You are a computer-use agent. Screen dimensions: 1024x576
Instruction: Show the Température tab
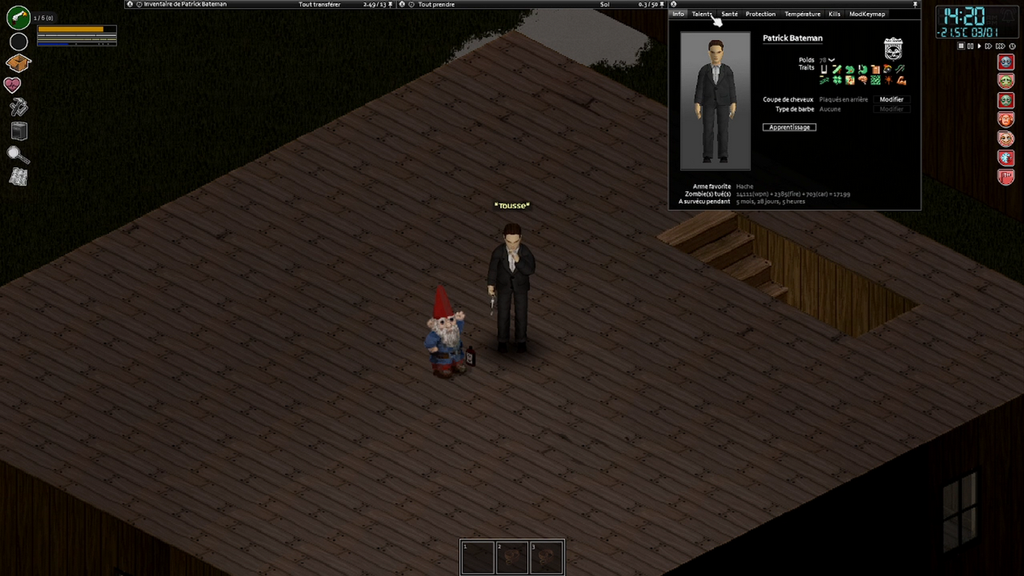click(x=802, y=14)
